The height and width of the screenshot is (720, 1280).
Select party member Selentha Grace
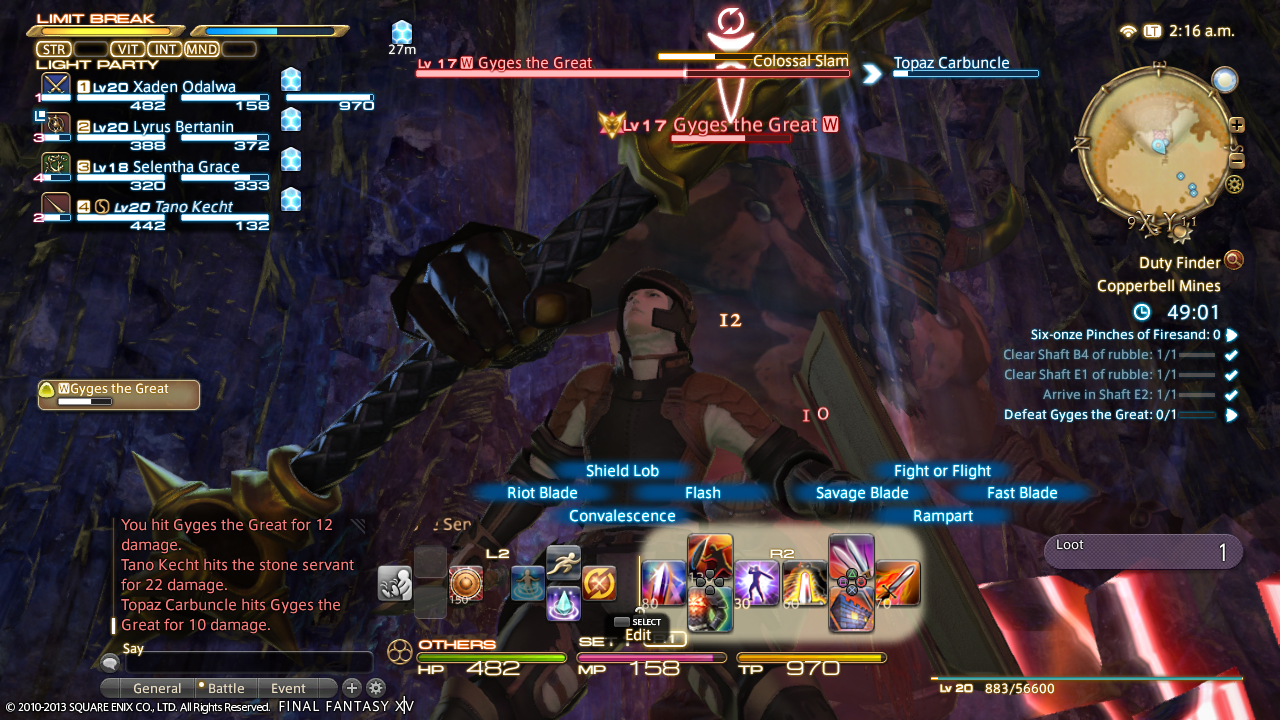pyautogui.click(x=172, y=167)
